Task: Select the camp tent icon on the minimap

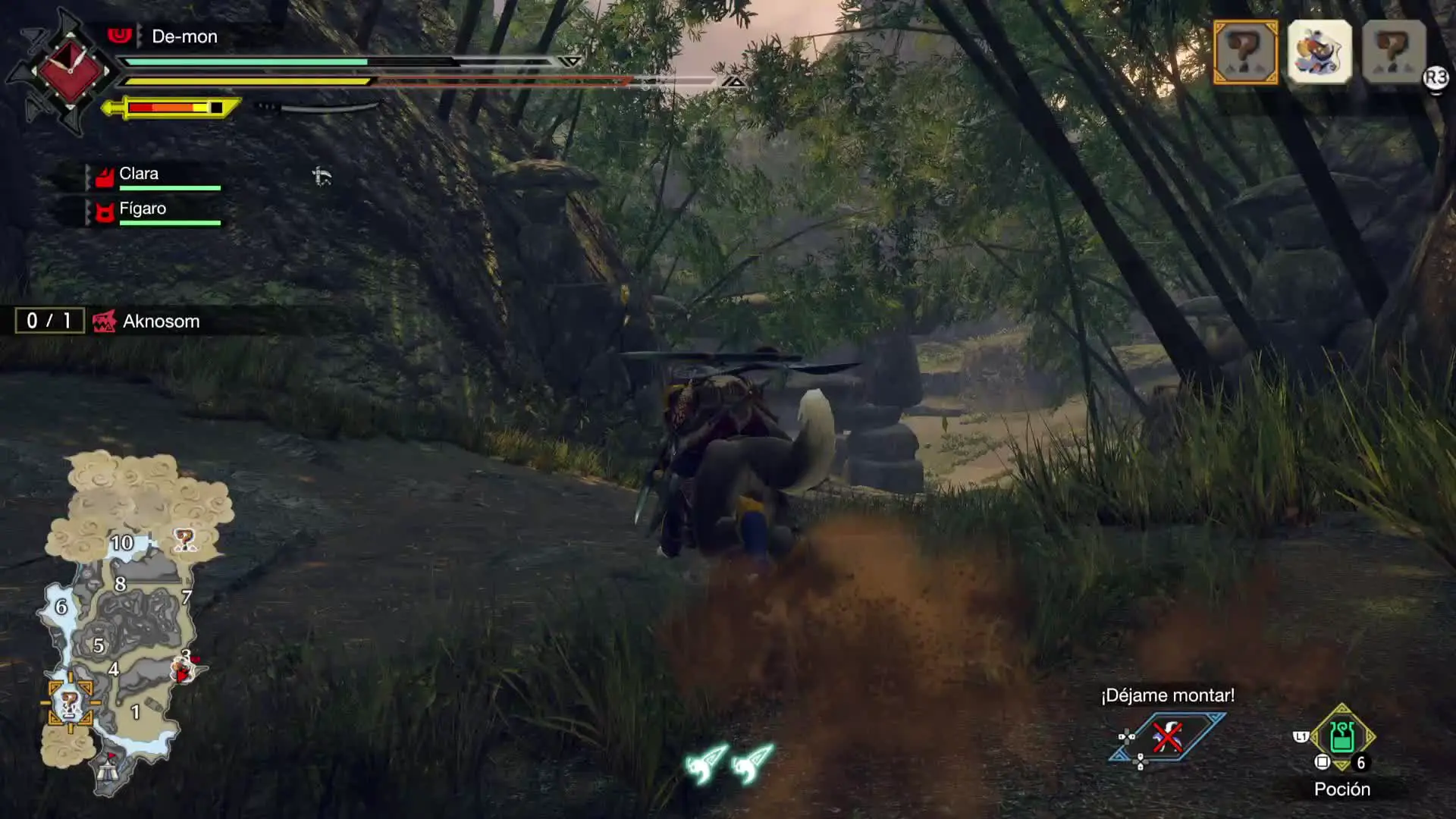Action: (x=108, y=770)
